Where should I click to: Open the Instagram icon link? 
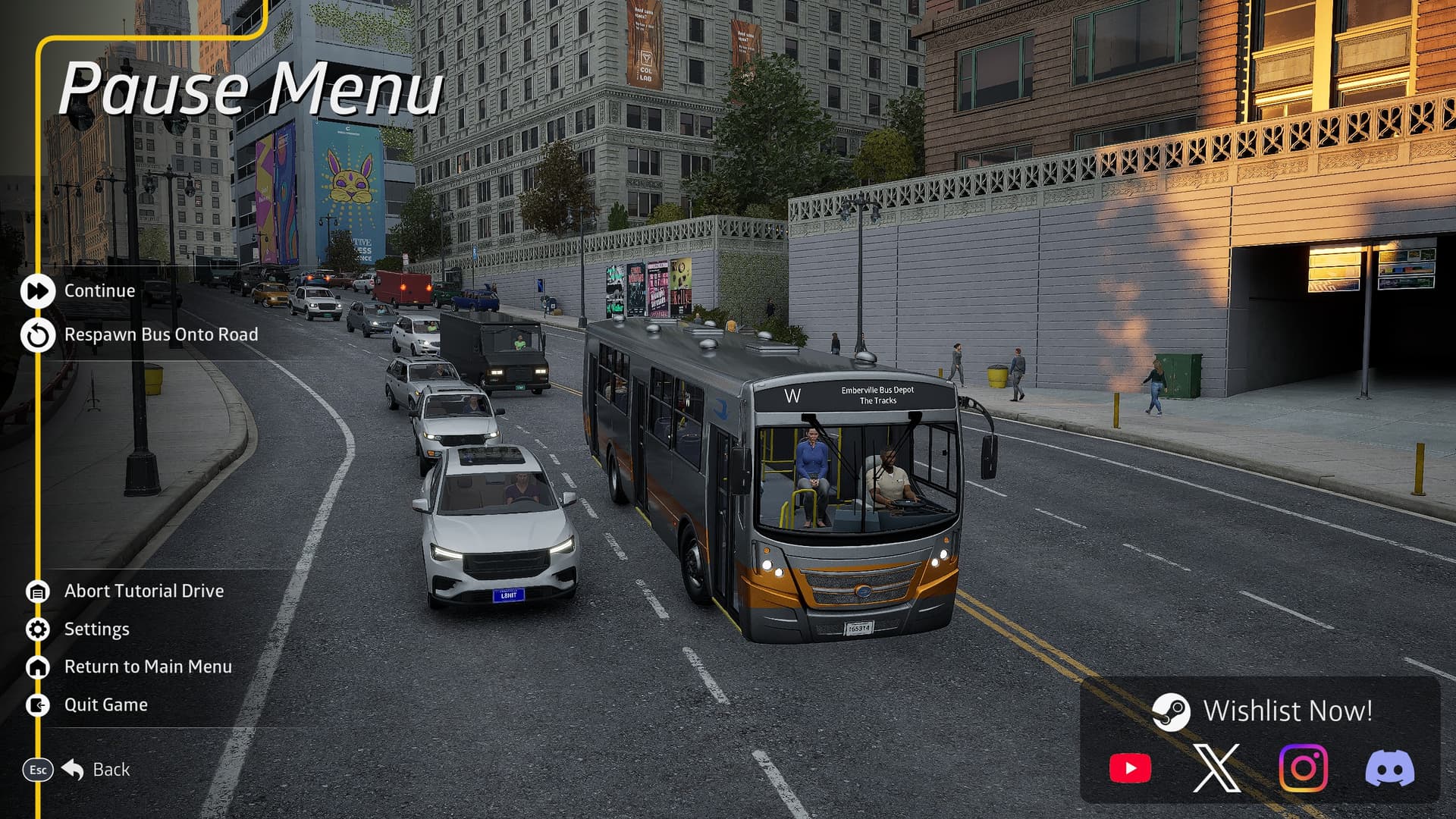coord(1303,768)
